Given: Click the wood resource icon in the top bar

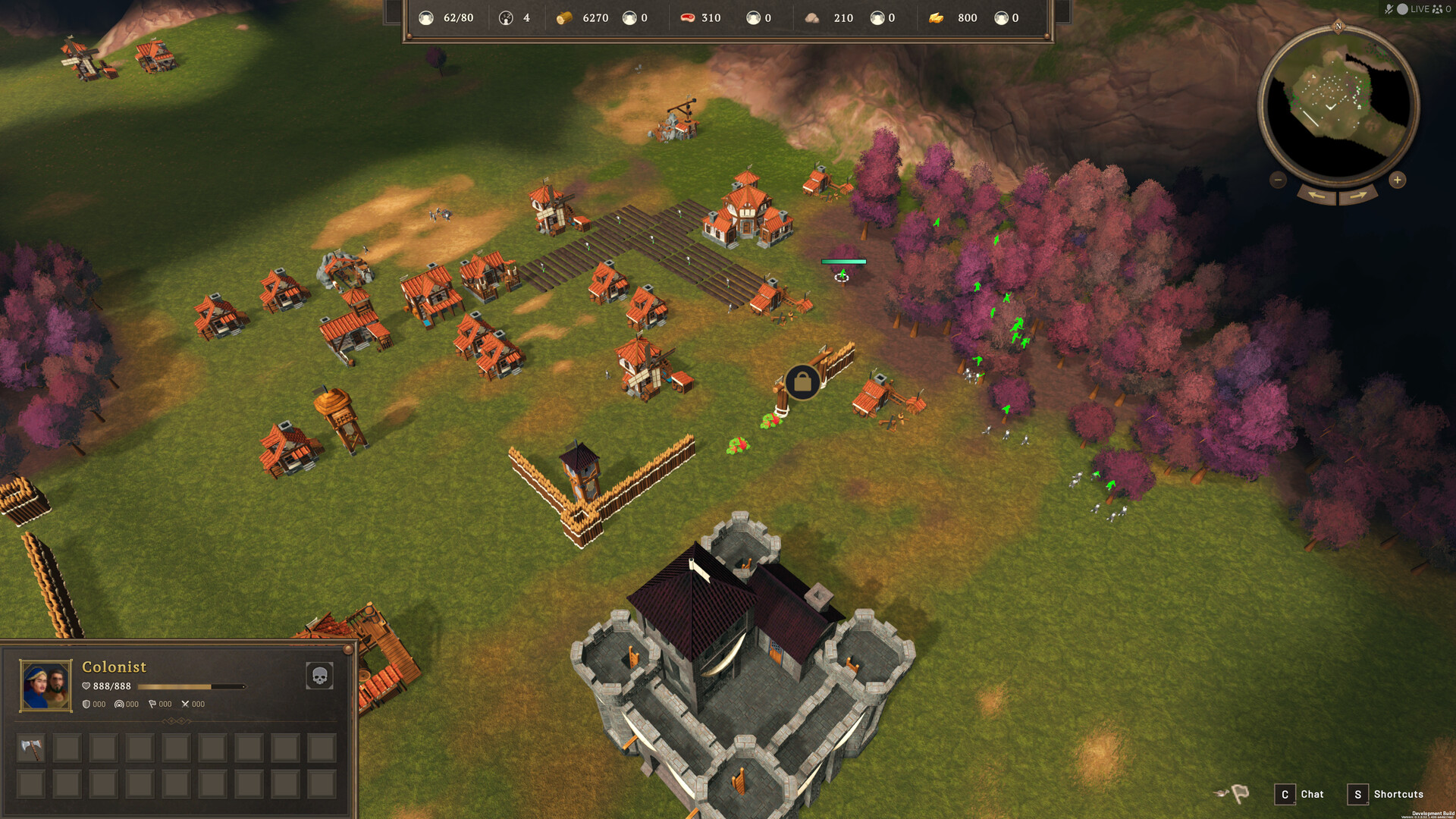Looking at the screenshot, I should click(x=564, y=17).
